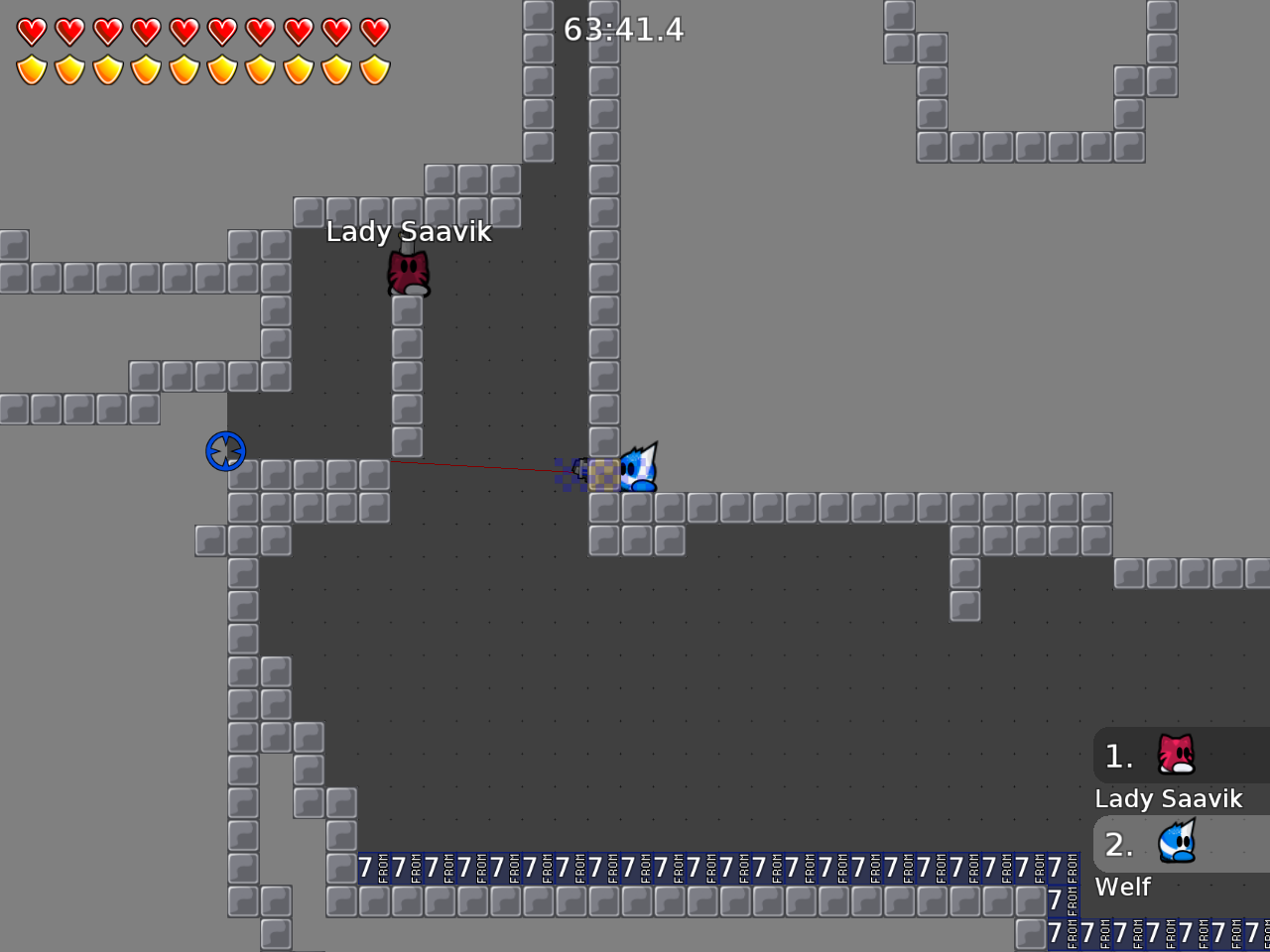Screen dimensions: 1270x952
Task: Click the rank 1 entry in the scoreboard
Action: coord(1118,757)
